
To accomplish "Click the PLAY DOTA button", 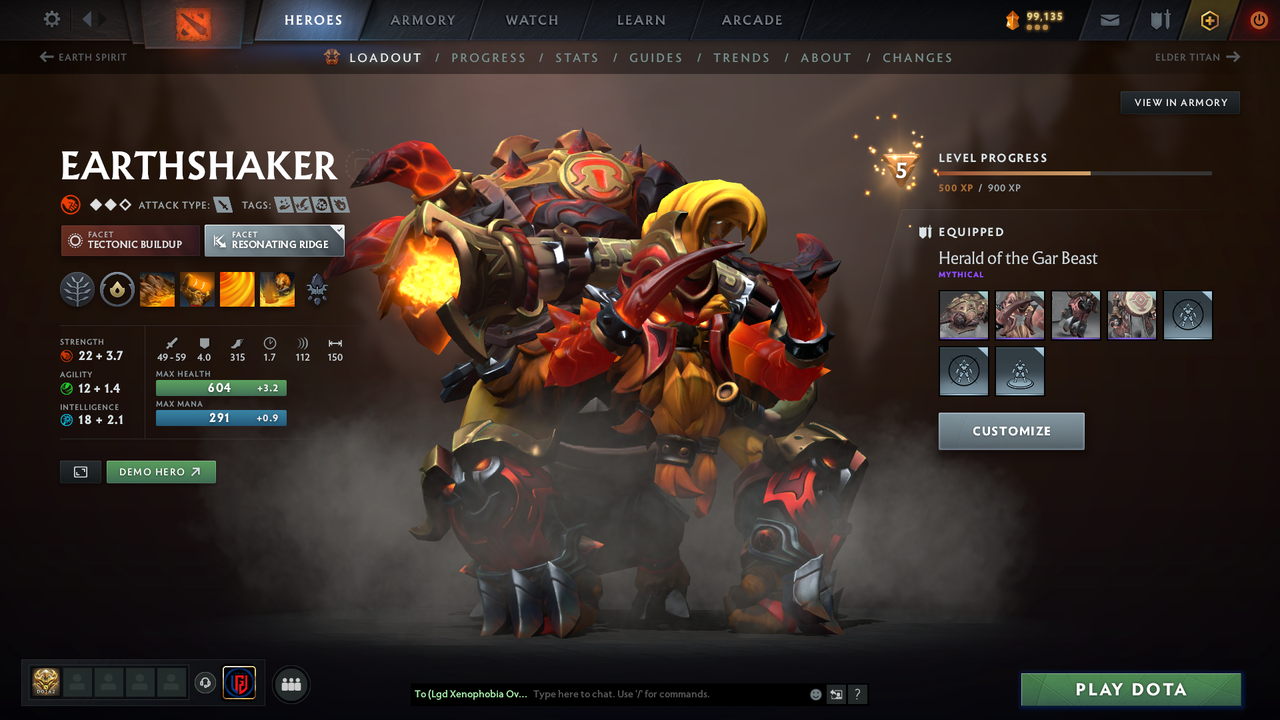I will pos(1130,689).
